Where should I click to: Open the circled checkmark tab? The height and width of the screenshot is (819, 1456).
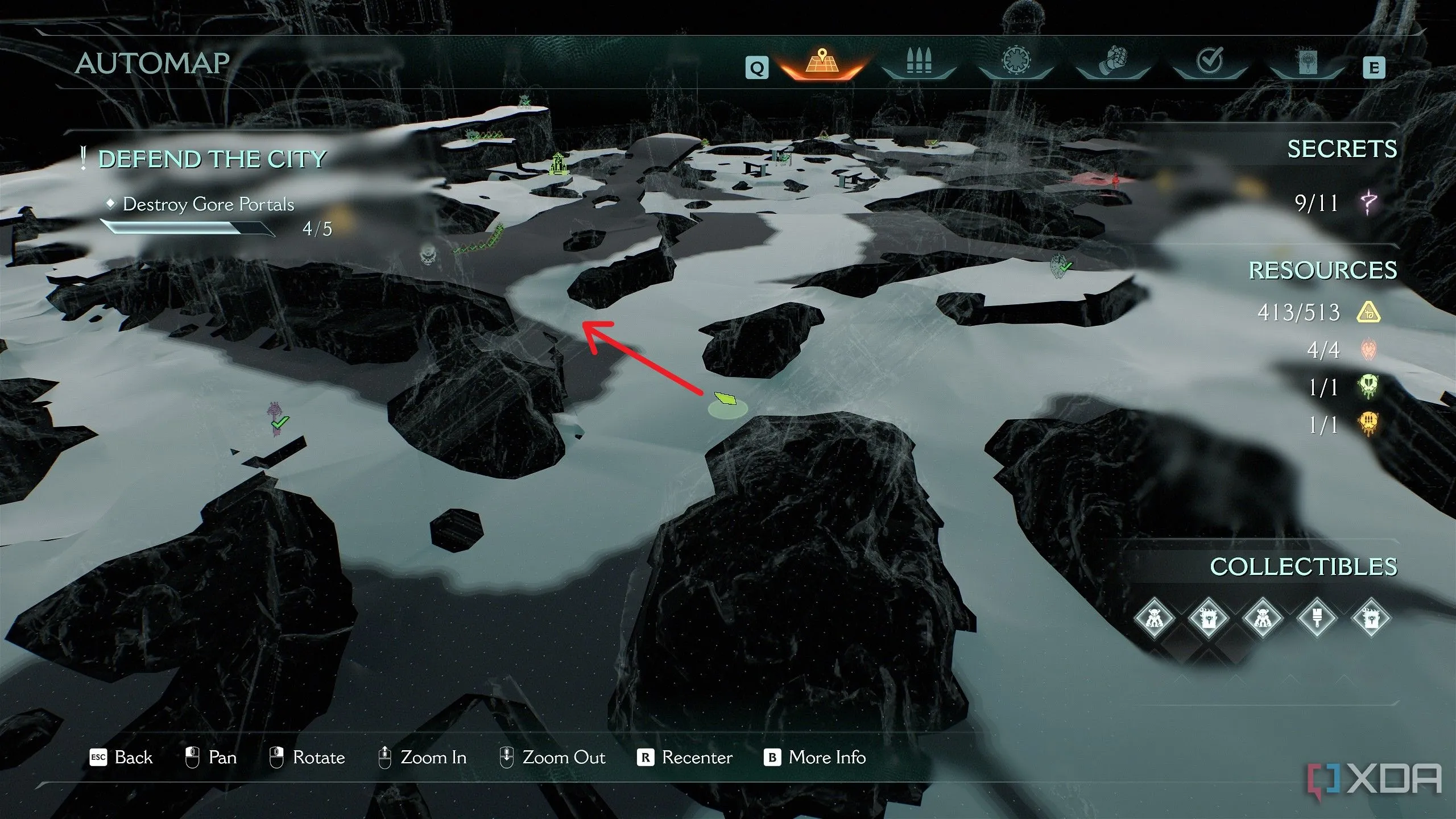point(1209,61)
